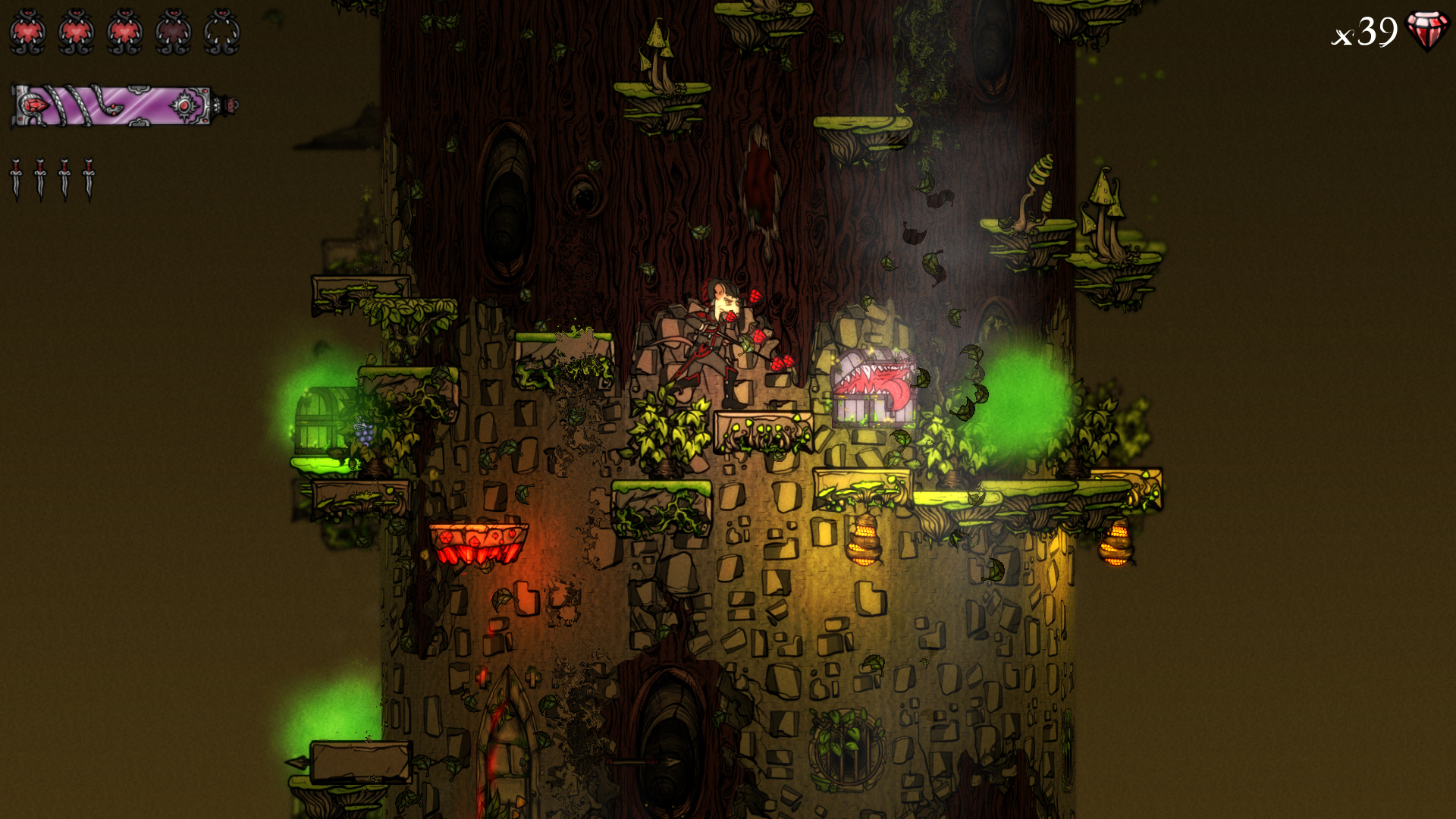Click the red gem icon beside the counter
The image size is (1456, 819).
click(x=1426, y=30)
